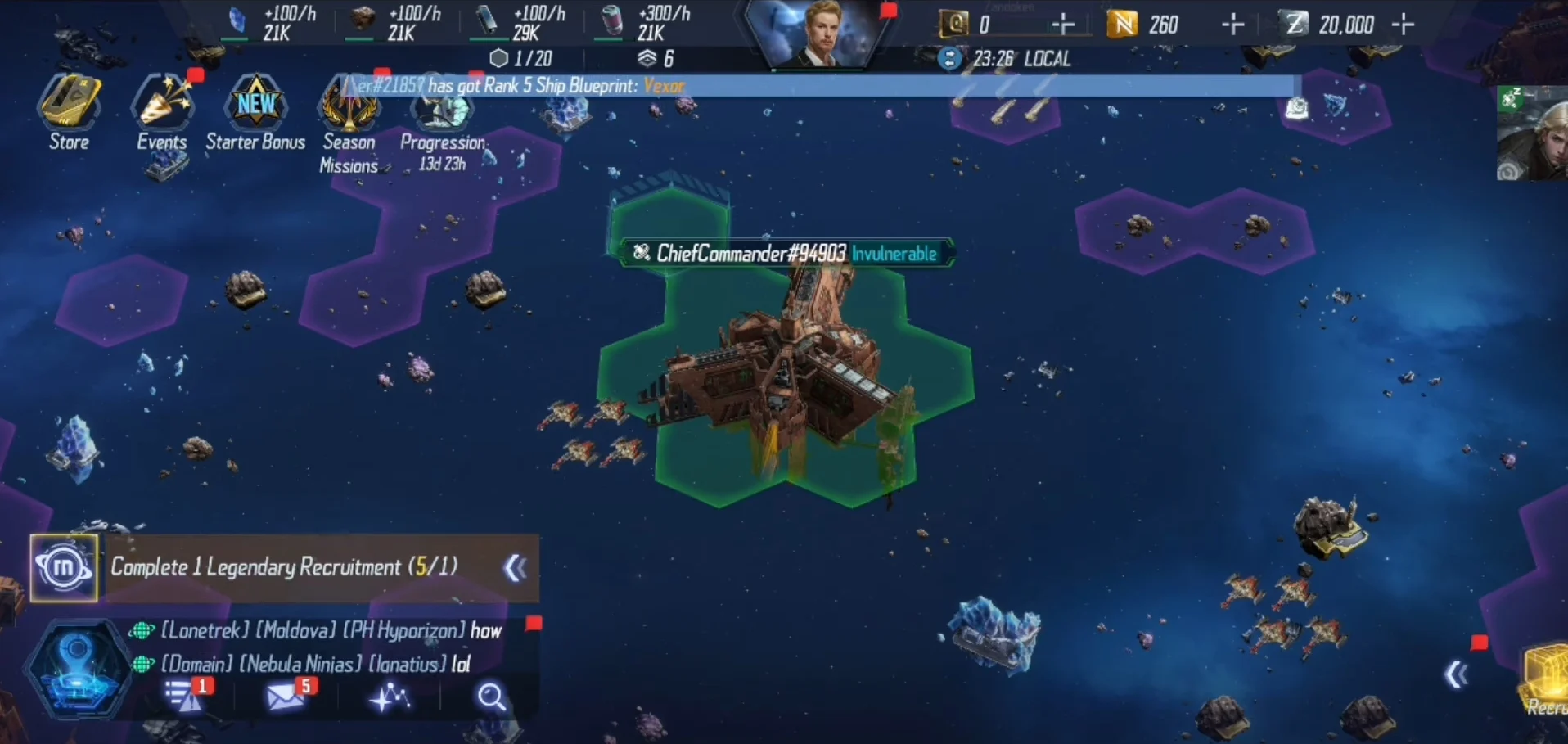Add more N currency with plus button
Viewport: 1568px width, 744px height.
tap(1232, 25)
